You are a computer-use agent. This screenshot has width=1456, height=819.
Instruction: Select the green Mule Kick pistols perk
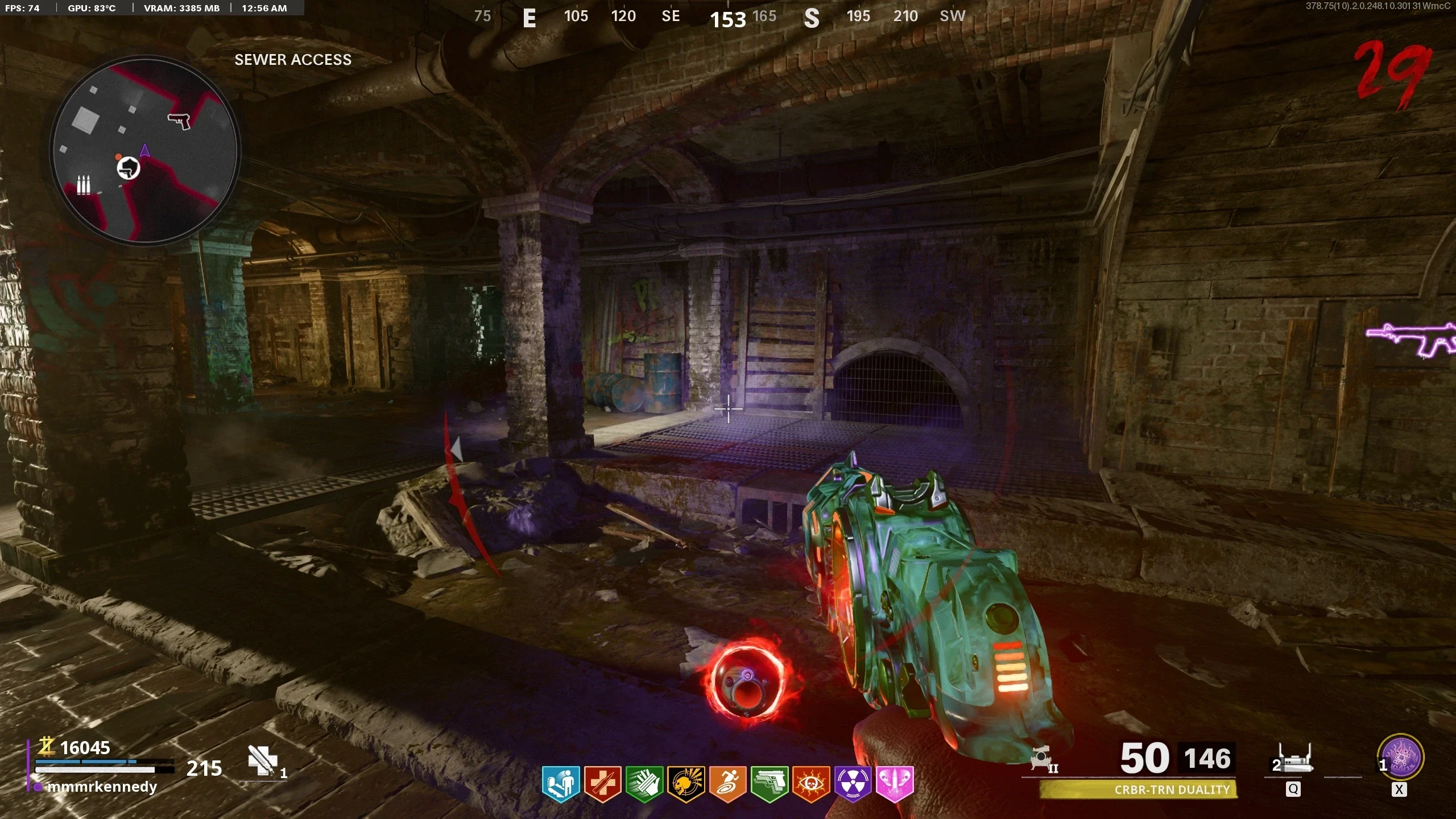[x=770, y=784]
